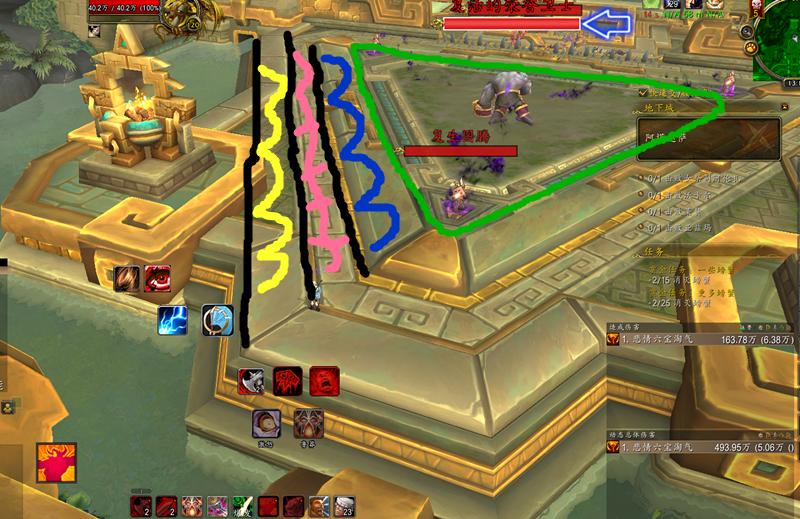
Task: Activate the red roaring beast ability
Action: [x=288, y=381]
